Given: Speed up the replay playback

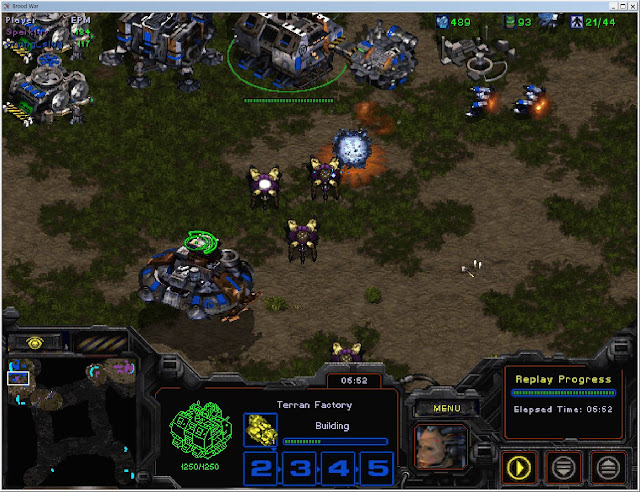Looking at the screenshot, I should [x=606, y=466].
